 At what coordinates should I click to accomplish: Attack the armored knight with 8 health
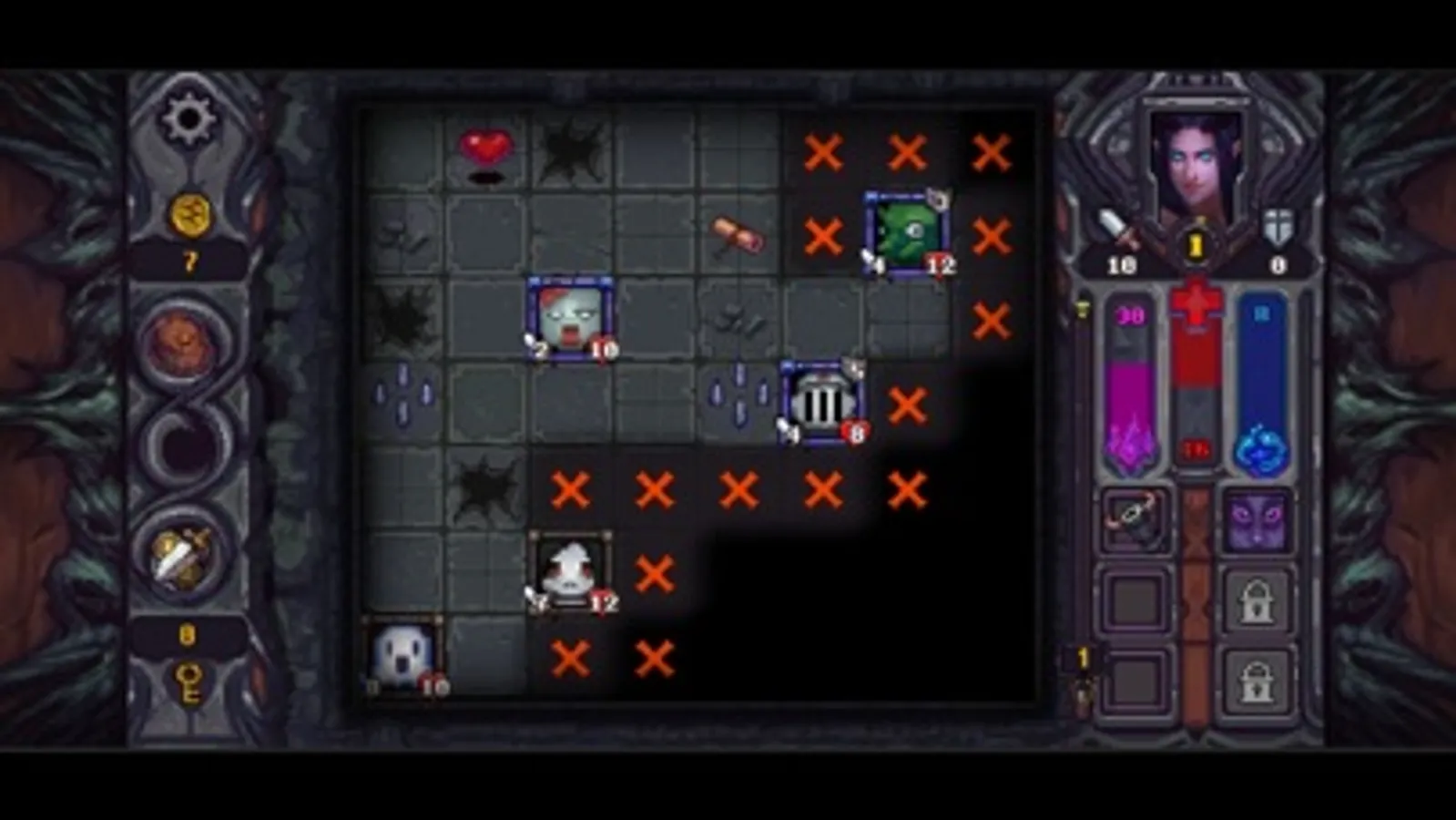pyautogui.click(x=820, y=401)
